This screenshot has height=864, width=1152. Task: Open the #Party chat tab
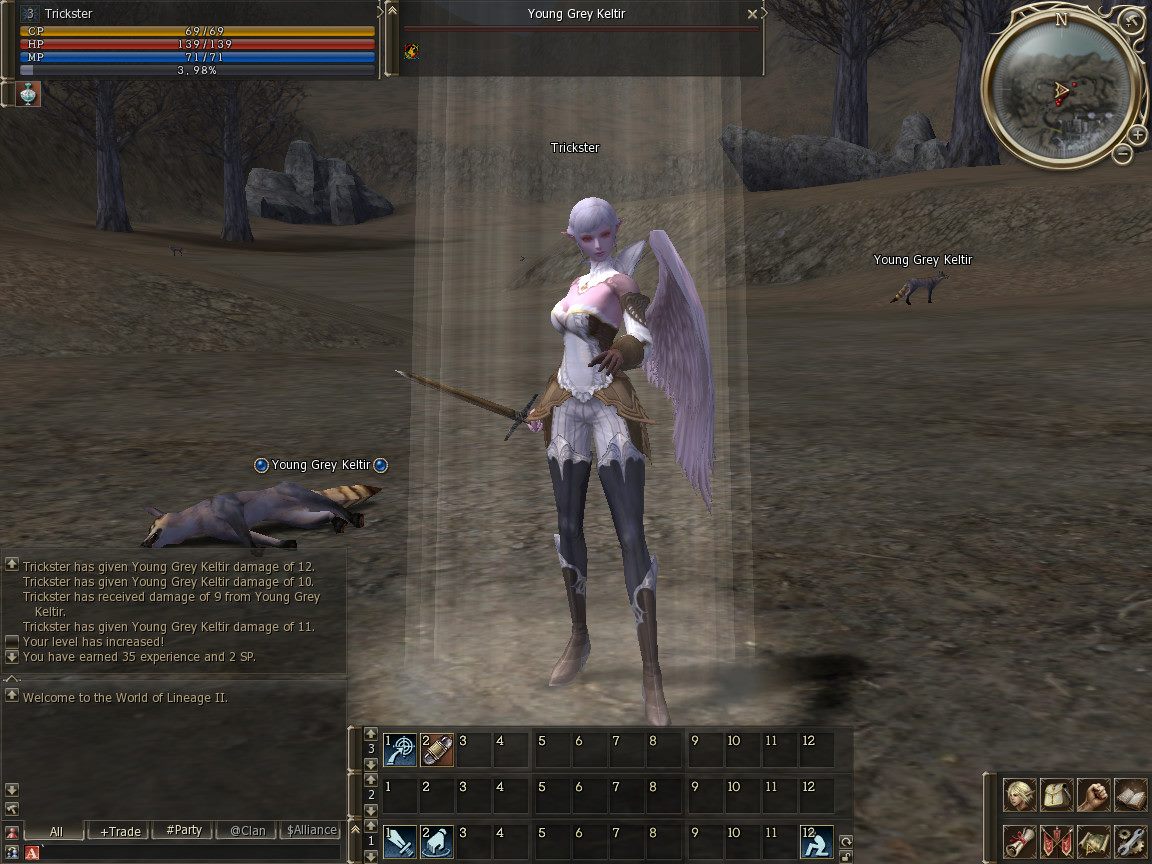click(184, 831)
